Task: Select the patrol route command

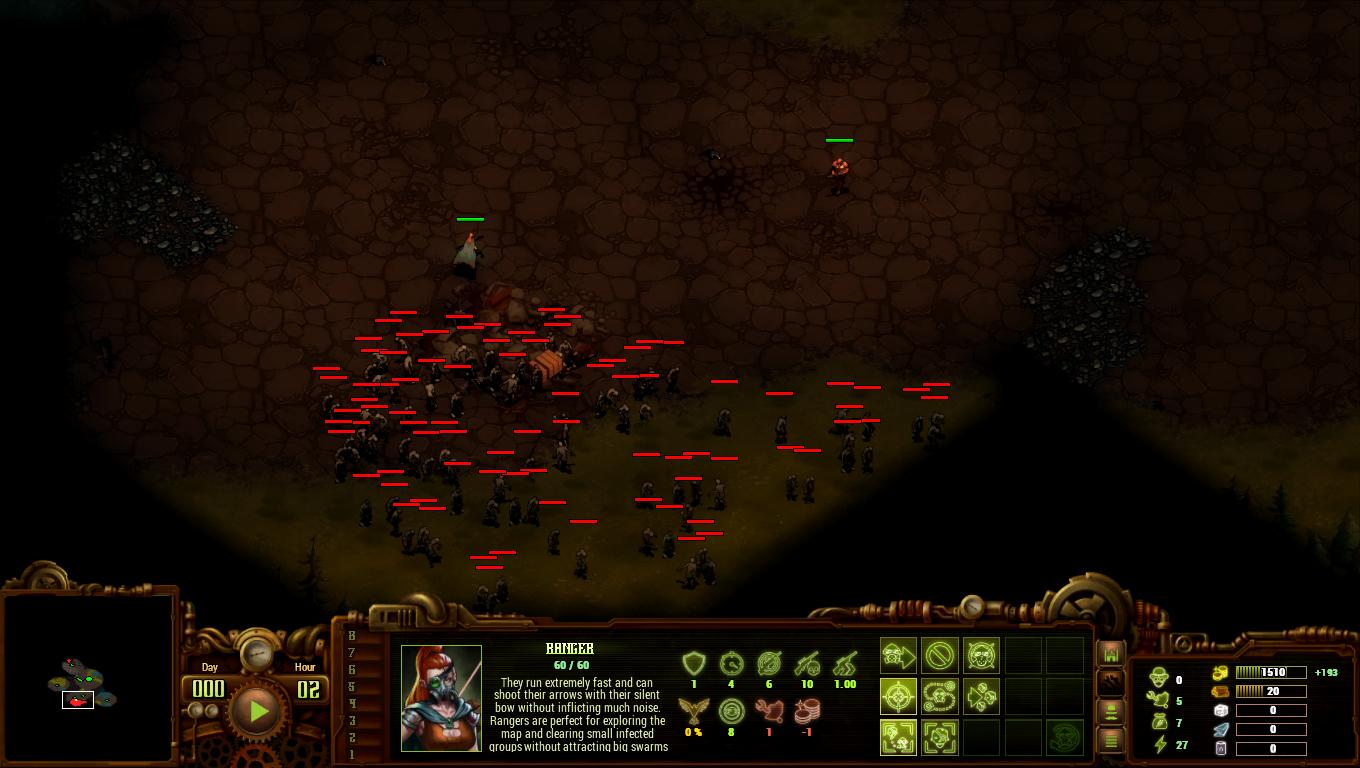Action: click(940, 696)
